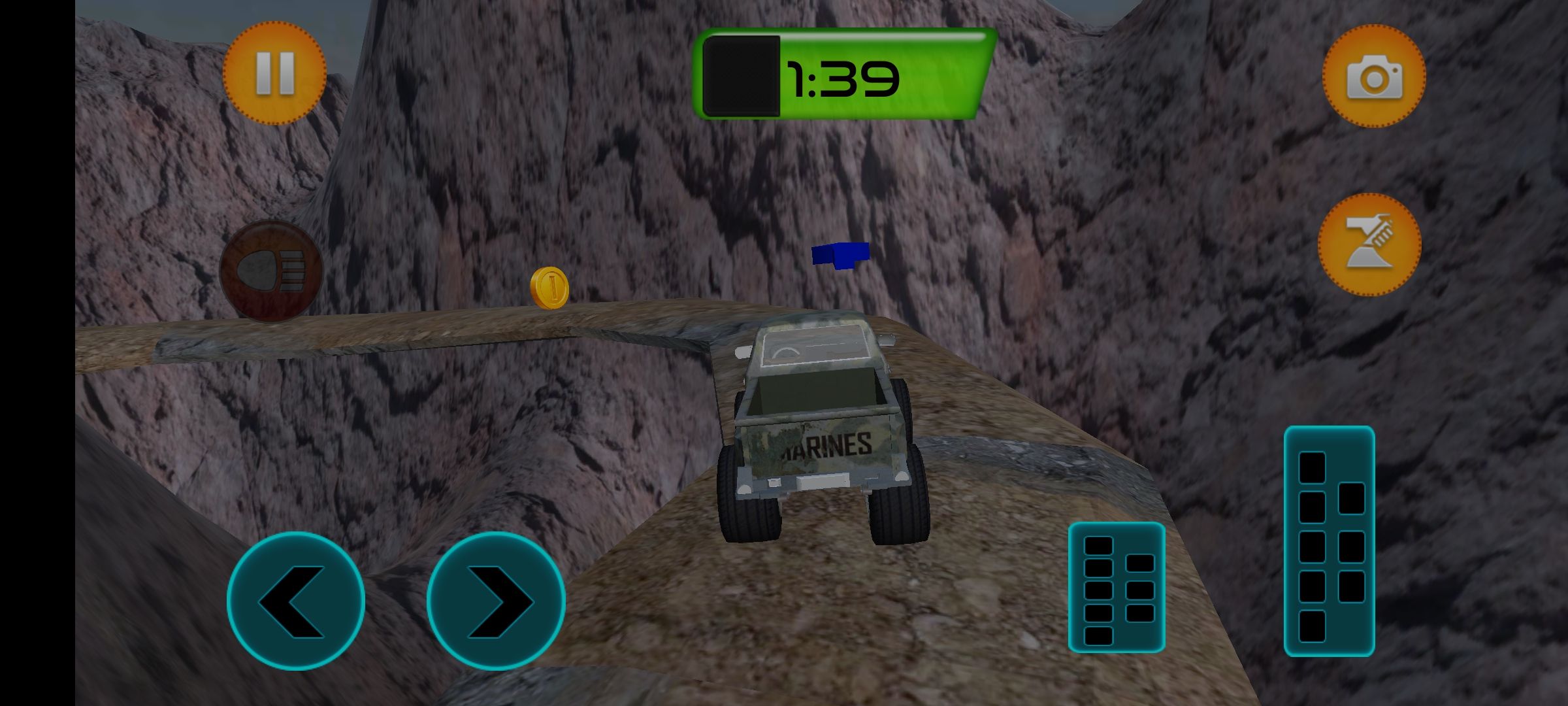Hit the smaller brake pedal
Screen dimensions: 1568x706
pos(1117,587)
